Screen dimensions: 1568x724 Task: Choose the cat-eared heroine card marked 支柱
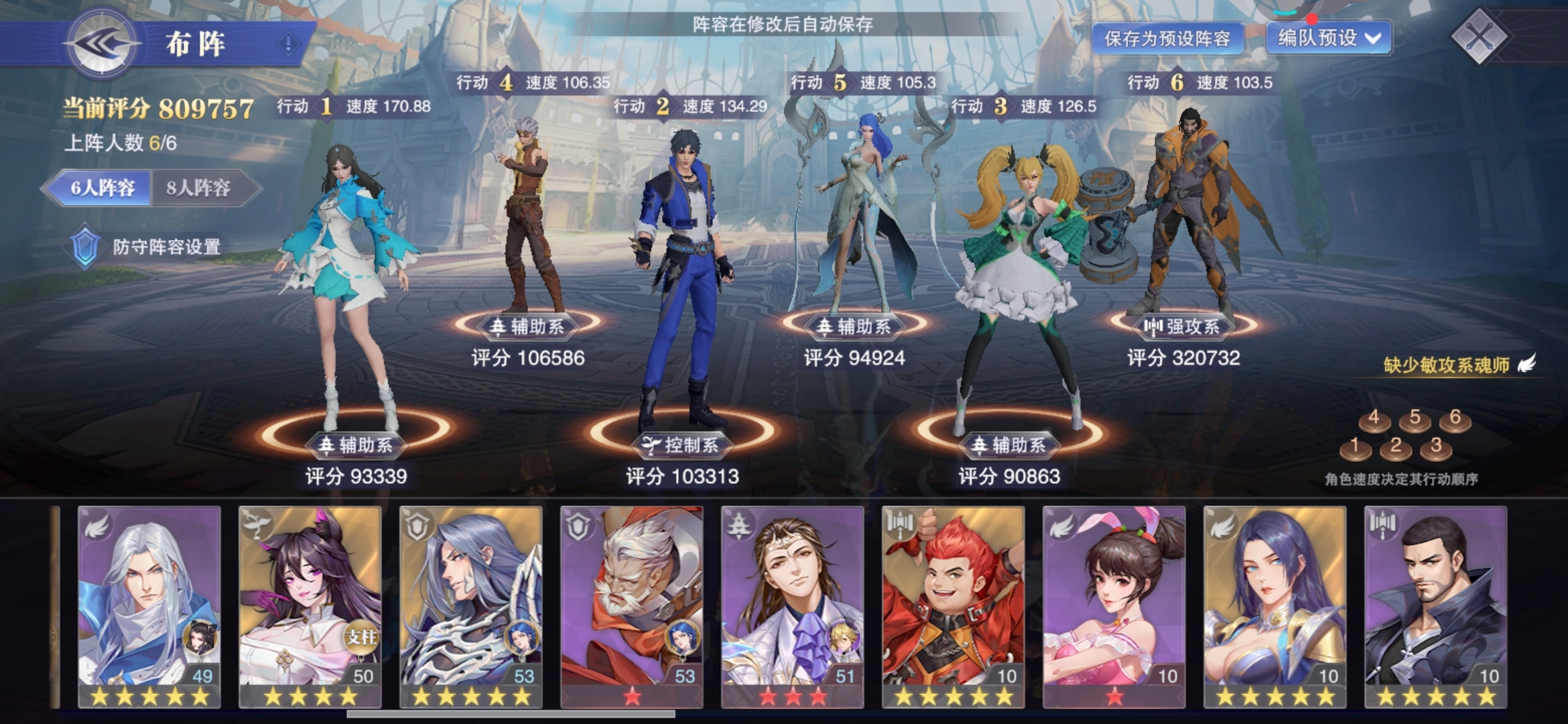click(310, 607)
